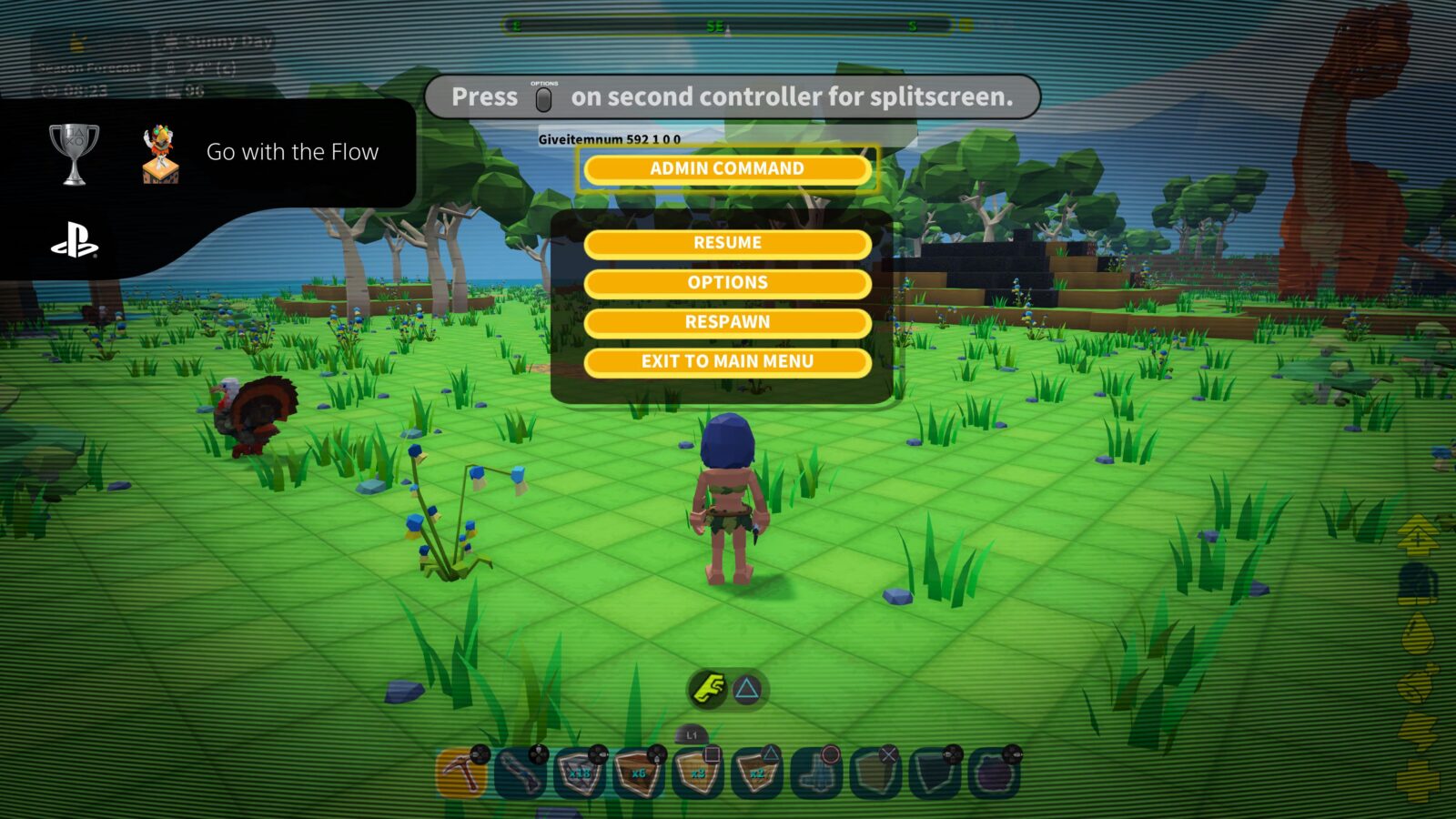Image resolution: width=1456 pixels, height=819 pixels.
Task: Click the x18 resource stack in the hotbar
Action: 579,770
